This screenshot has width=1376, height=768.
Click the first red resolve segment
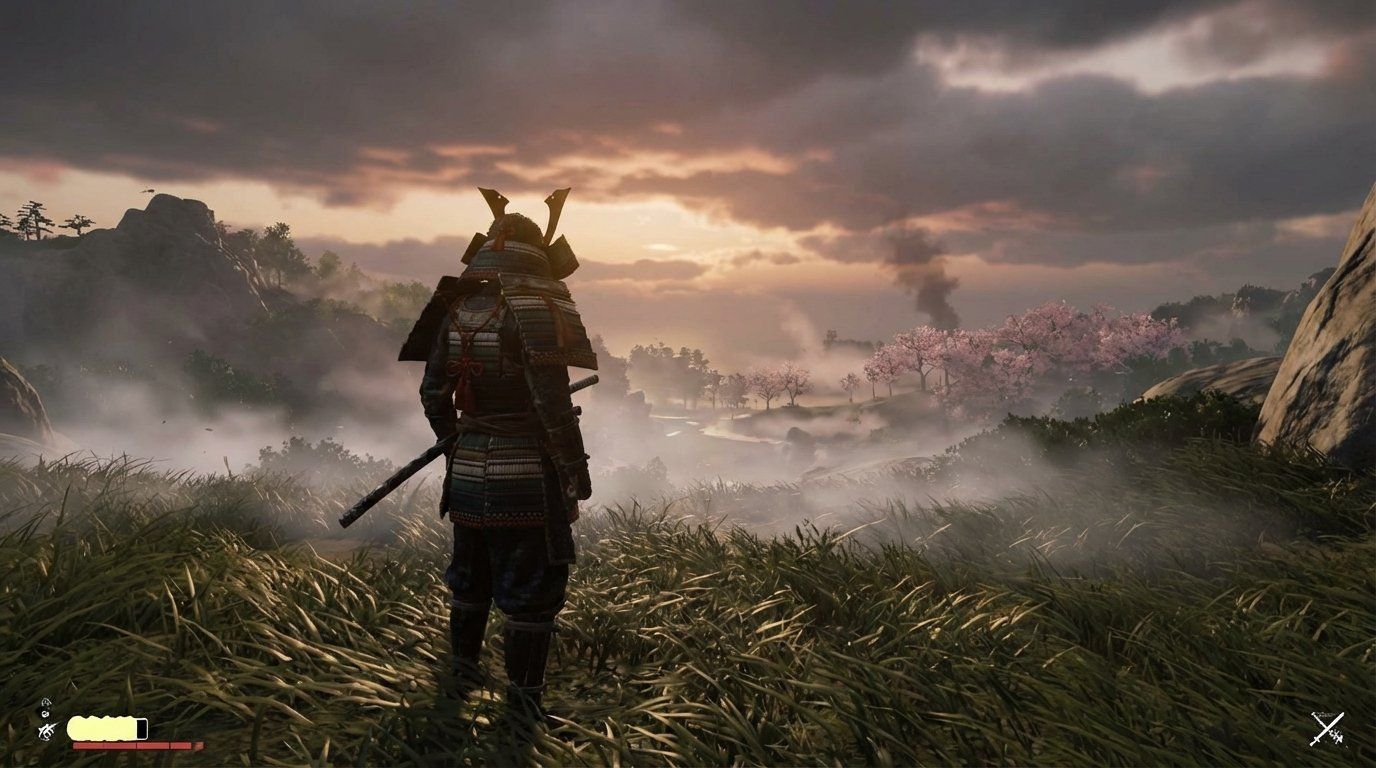coord(88,745)
